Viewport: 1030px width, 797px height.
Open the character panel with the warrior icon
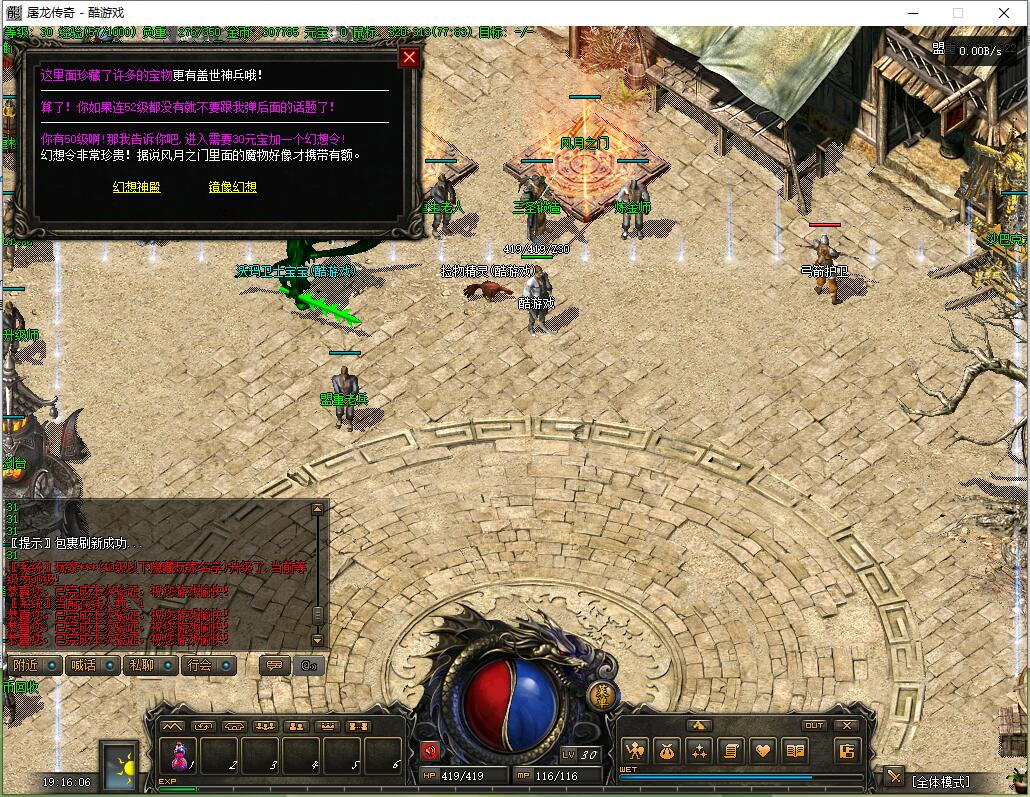click(x=635, y=750)
